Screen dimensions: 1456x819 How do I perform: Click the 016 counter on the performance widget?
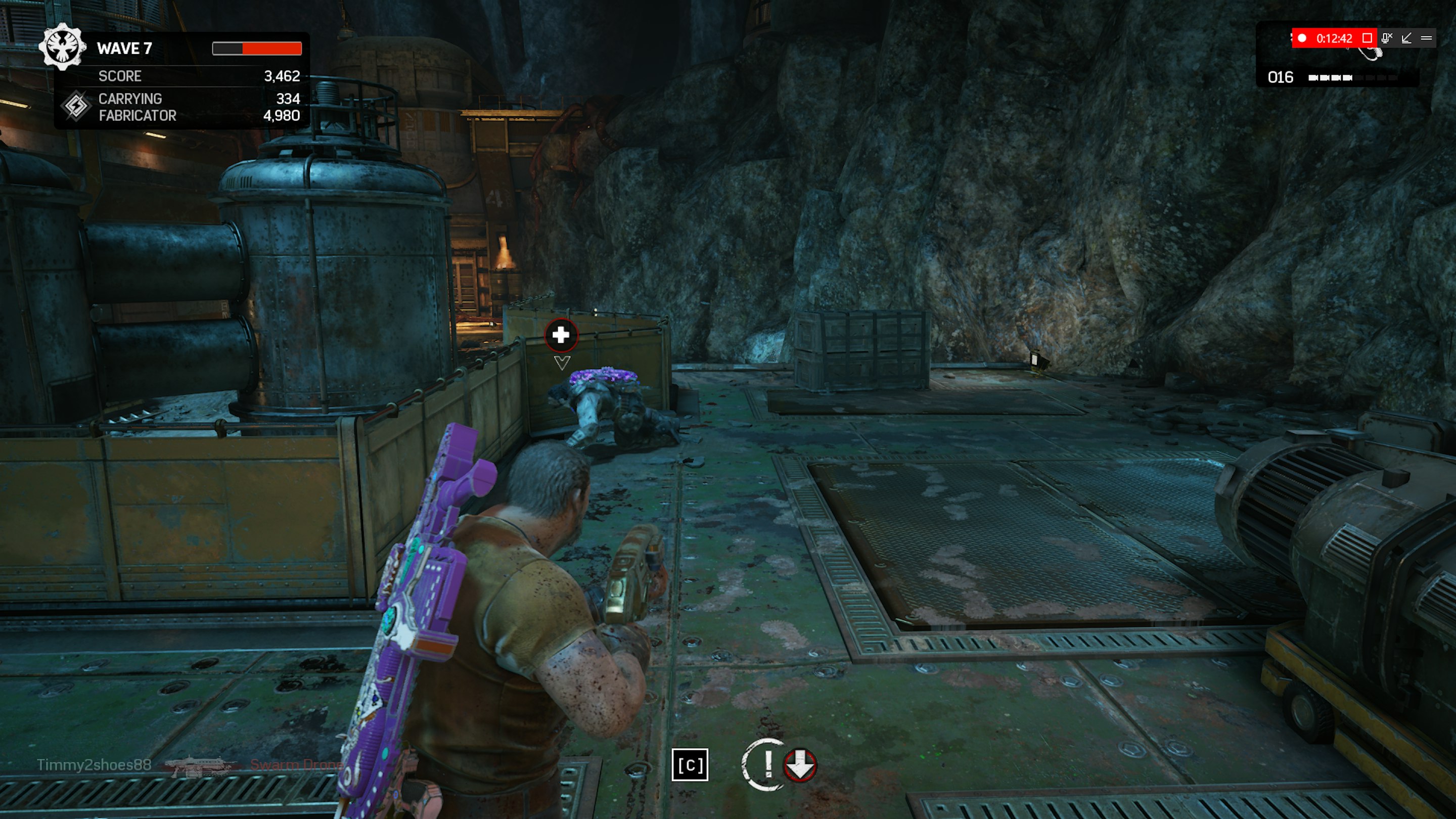point(1280,77)
